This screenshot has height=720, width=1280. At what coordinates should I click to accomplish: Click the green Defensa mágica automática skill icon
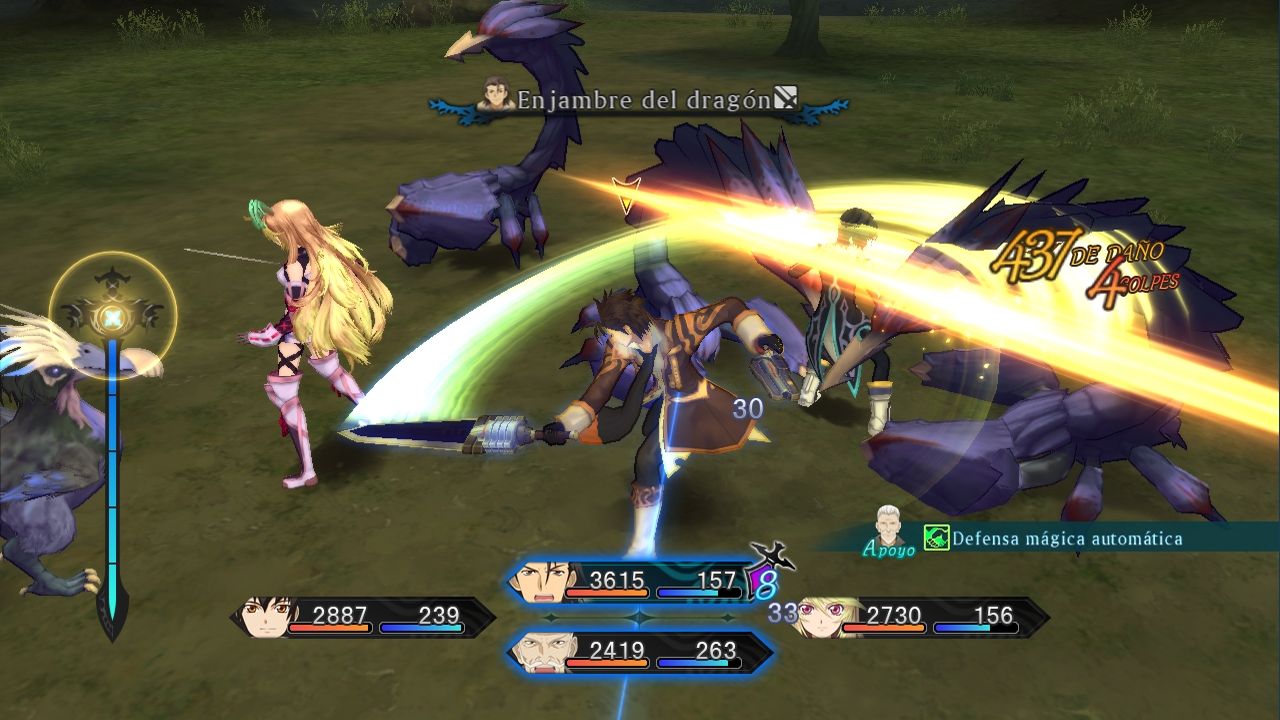tap(936, 539)
